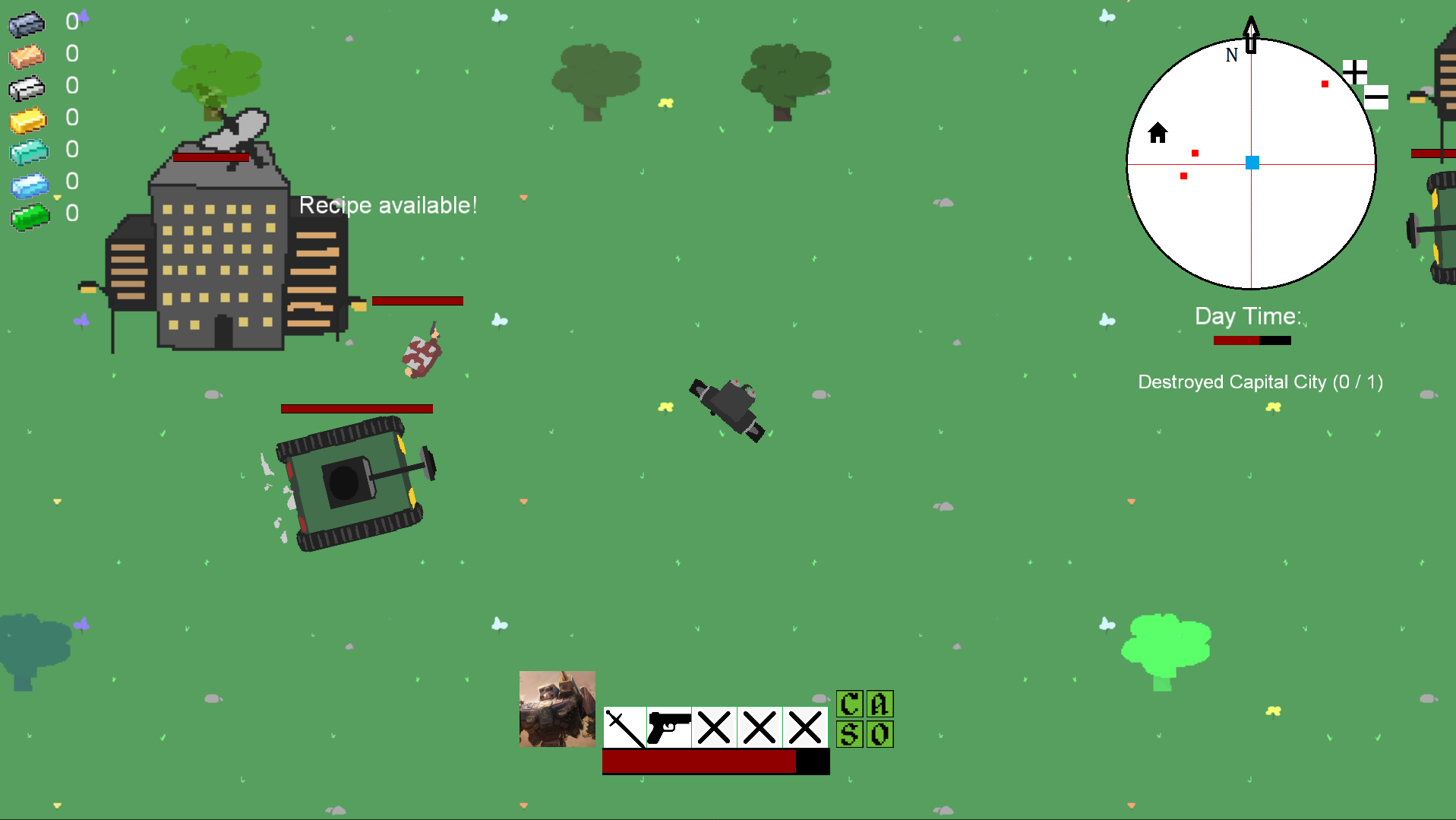1456x820 pixels.
Task: Select the blue player marker on minimap
Action: click(1252, 163)
